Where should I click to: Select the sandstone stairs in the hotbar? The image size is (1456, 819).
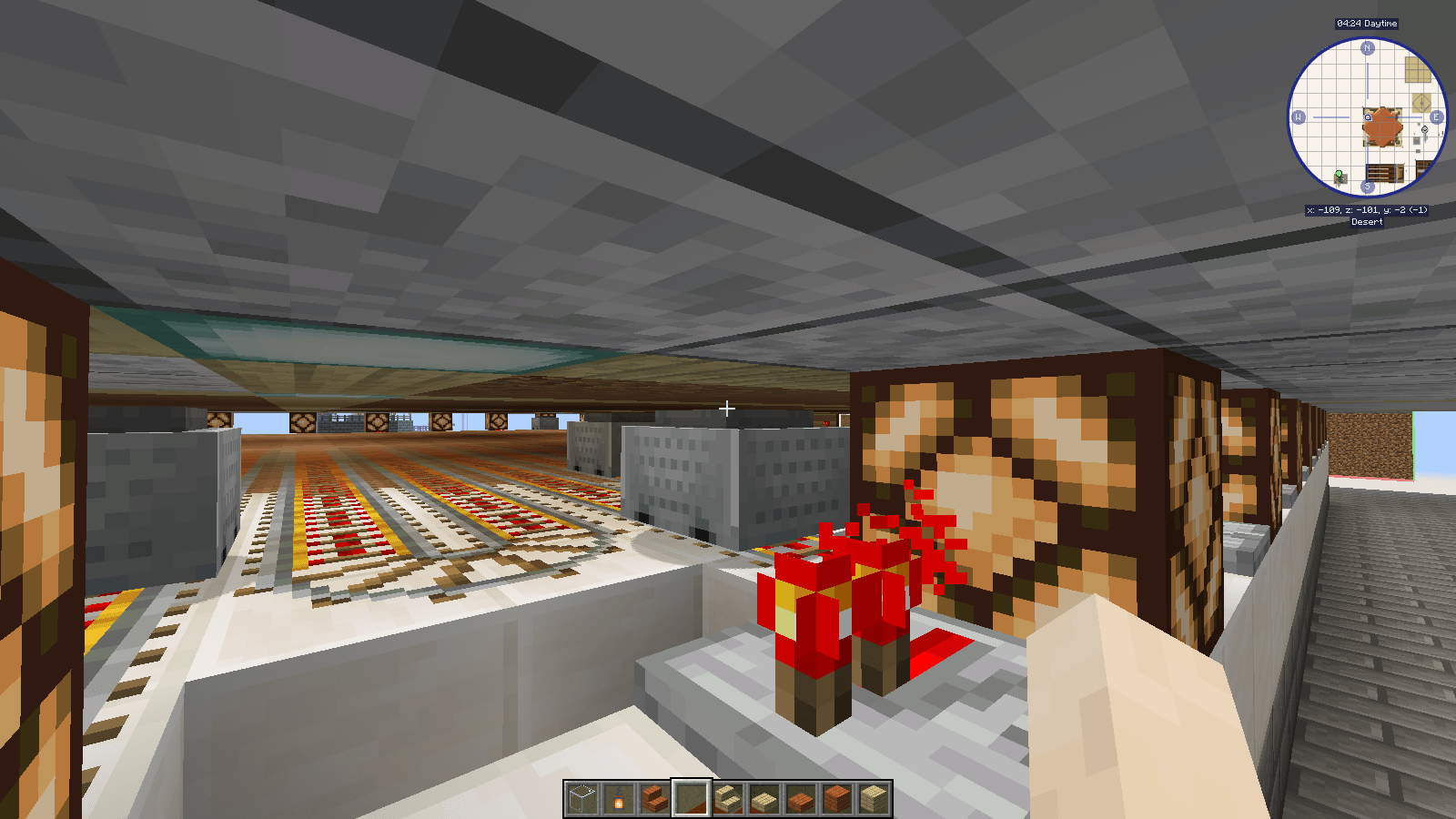tap(727, 797)
